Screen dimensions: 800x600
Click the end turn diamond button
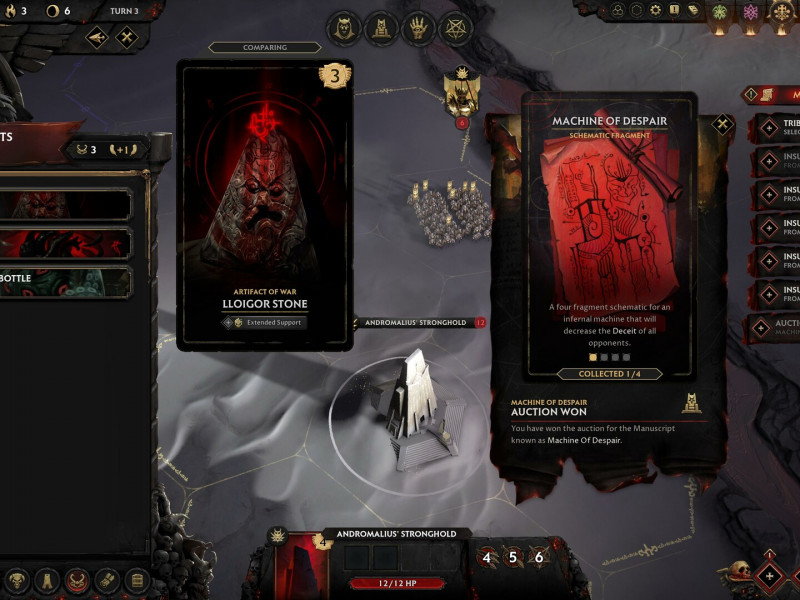point(768,576)
